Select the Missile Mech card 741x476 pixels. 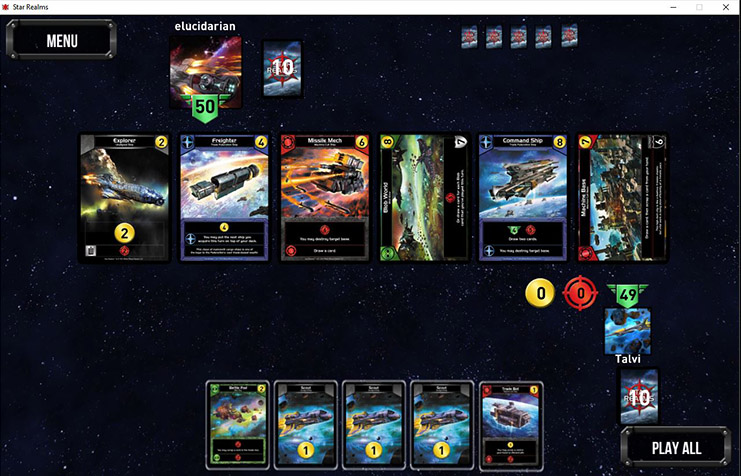coord(326,197)
